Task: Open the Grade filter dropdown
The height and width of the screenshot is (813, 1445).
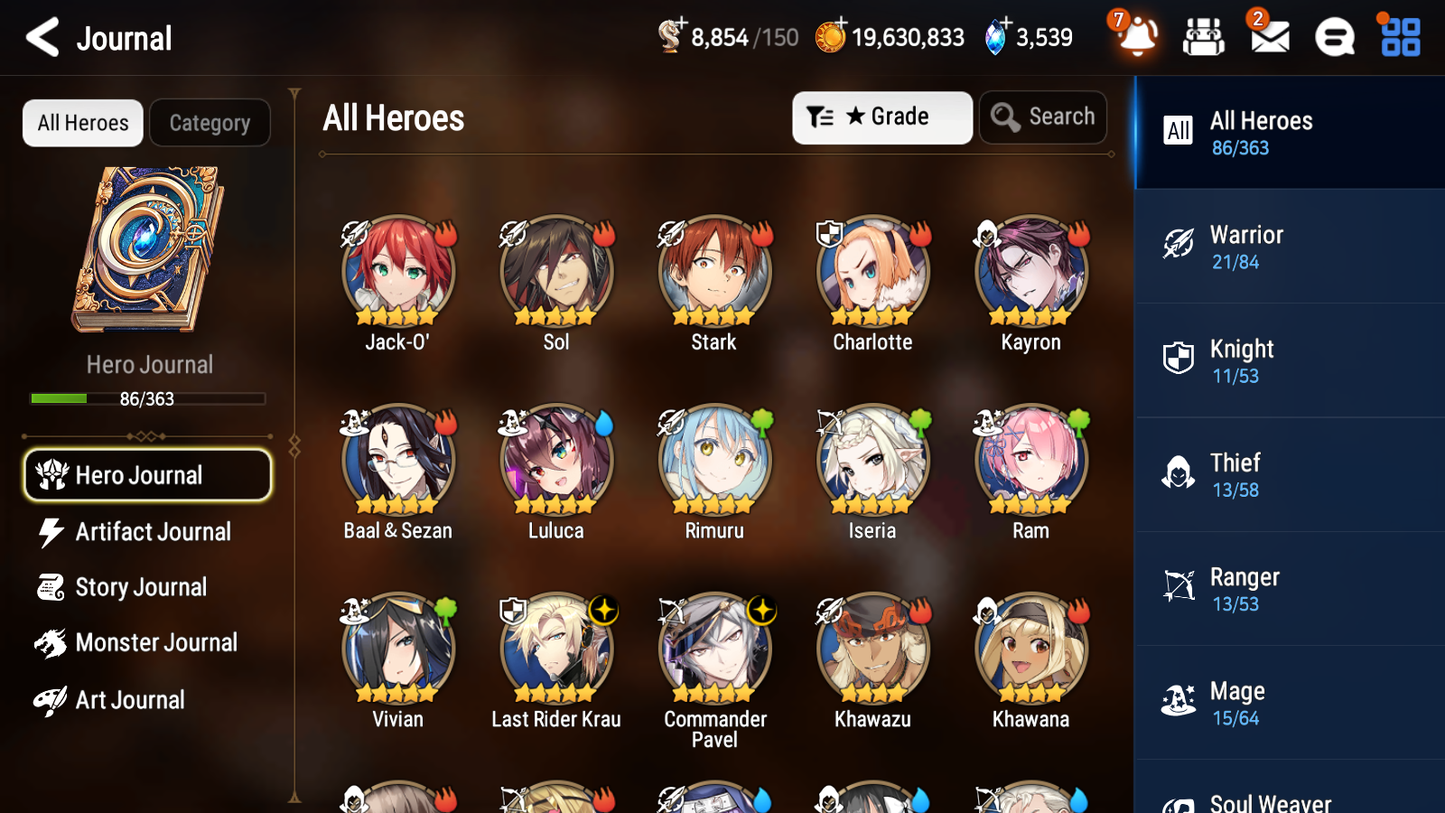Action: tap(882, 117)
